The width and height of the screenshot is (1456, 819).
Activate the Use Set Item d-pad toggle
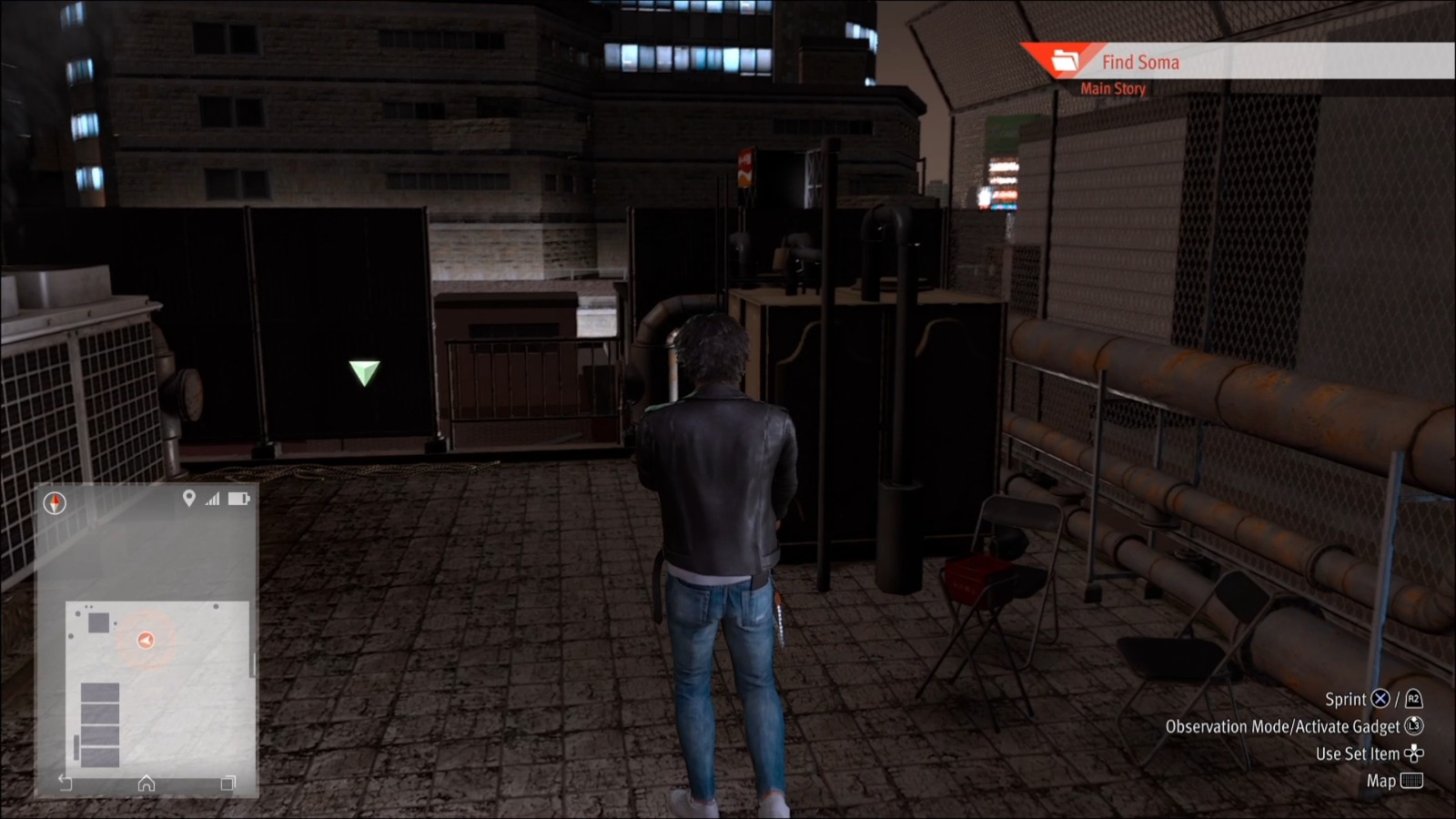(1416, 753)
